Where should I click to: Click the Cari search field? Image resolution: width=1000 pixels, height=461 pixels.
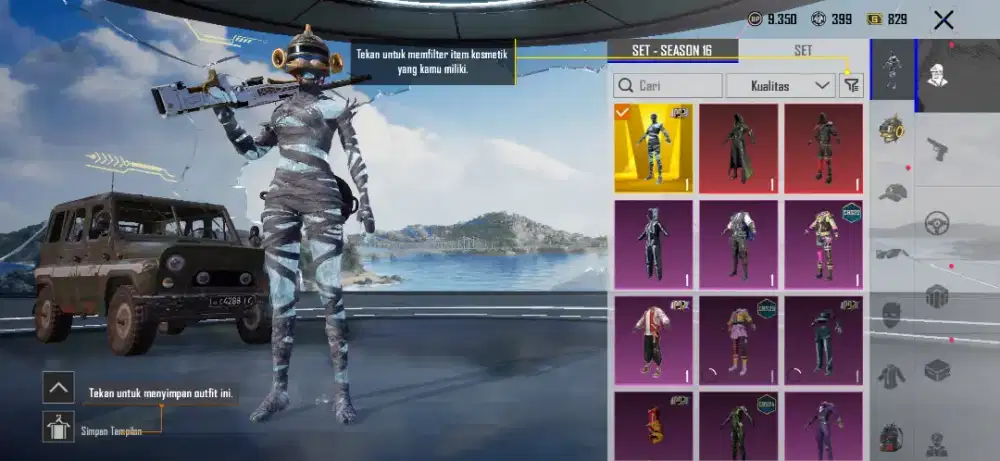668,86
